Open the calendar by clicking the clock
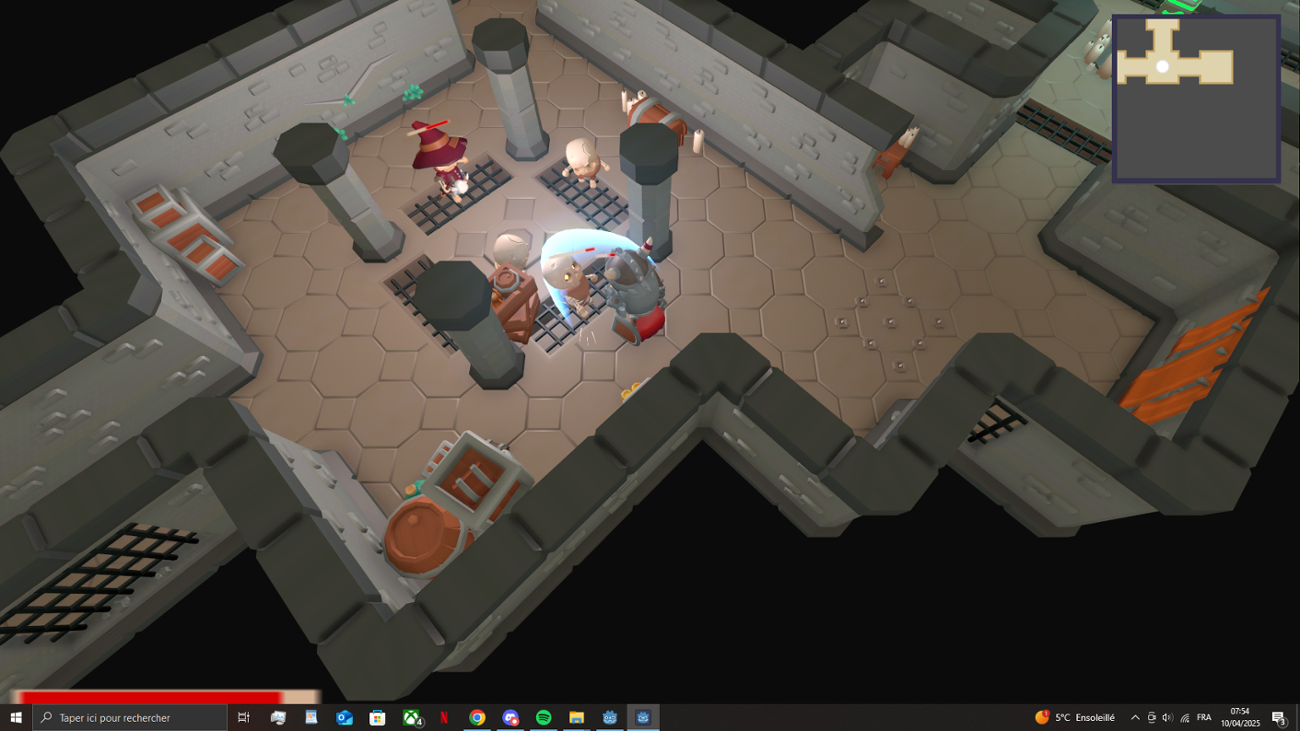This screenshot has height=731, width=1300. point(1240,717)
